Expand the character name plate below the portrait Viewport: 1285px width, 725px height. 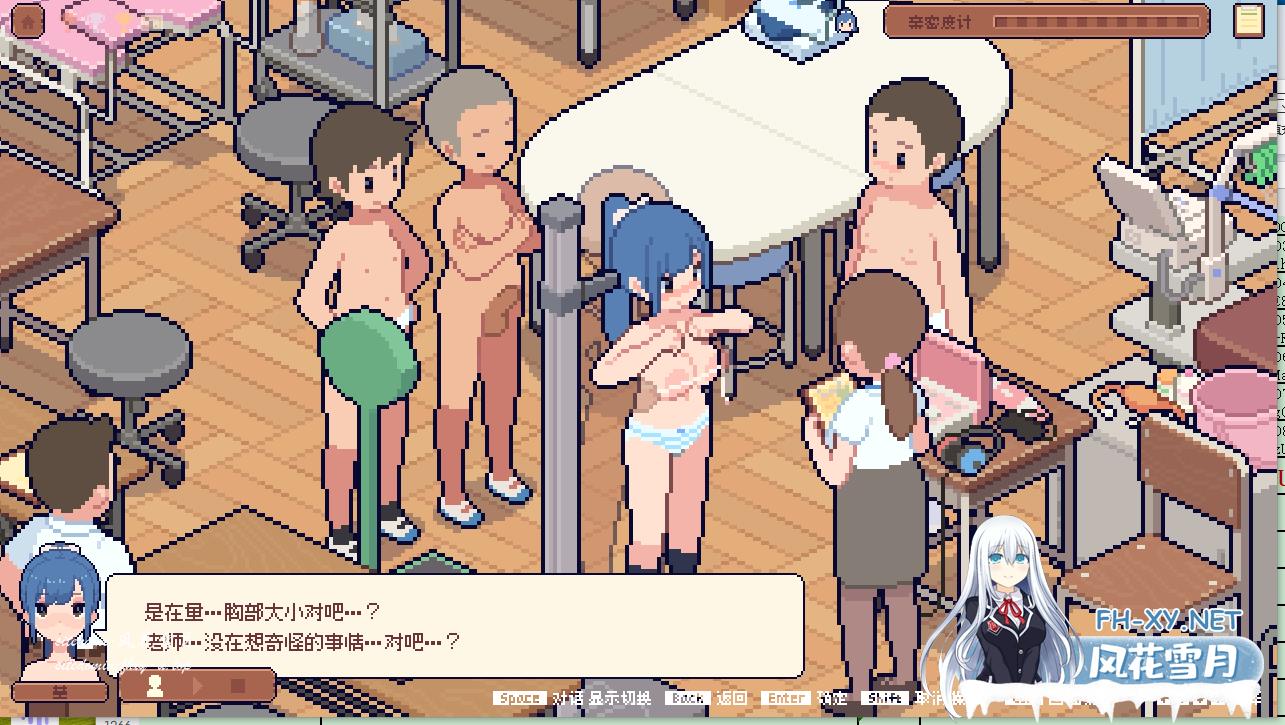(58, 690)
